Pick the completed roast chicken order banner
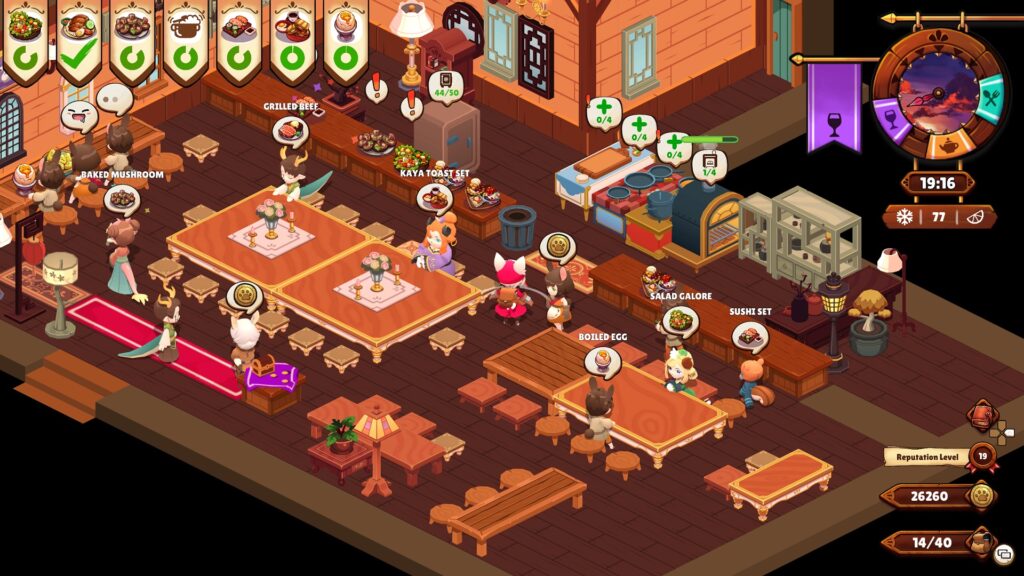 78,40
